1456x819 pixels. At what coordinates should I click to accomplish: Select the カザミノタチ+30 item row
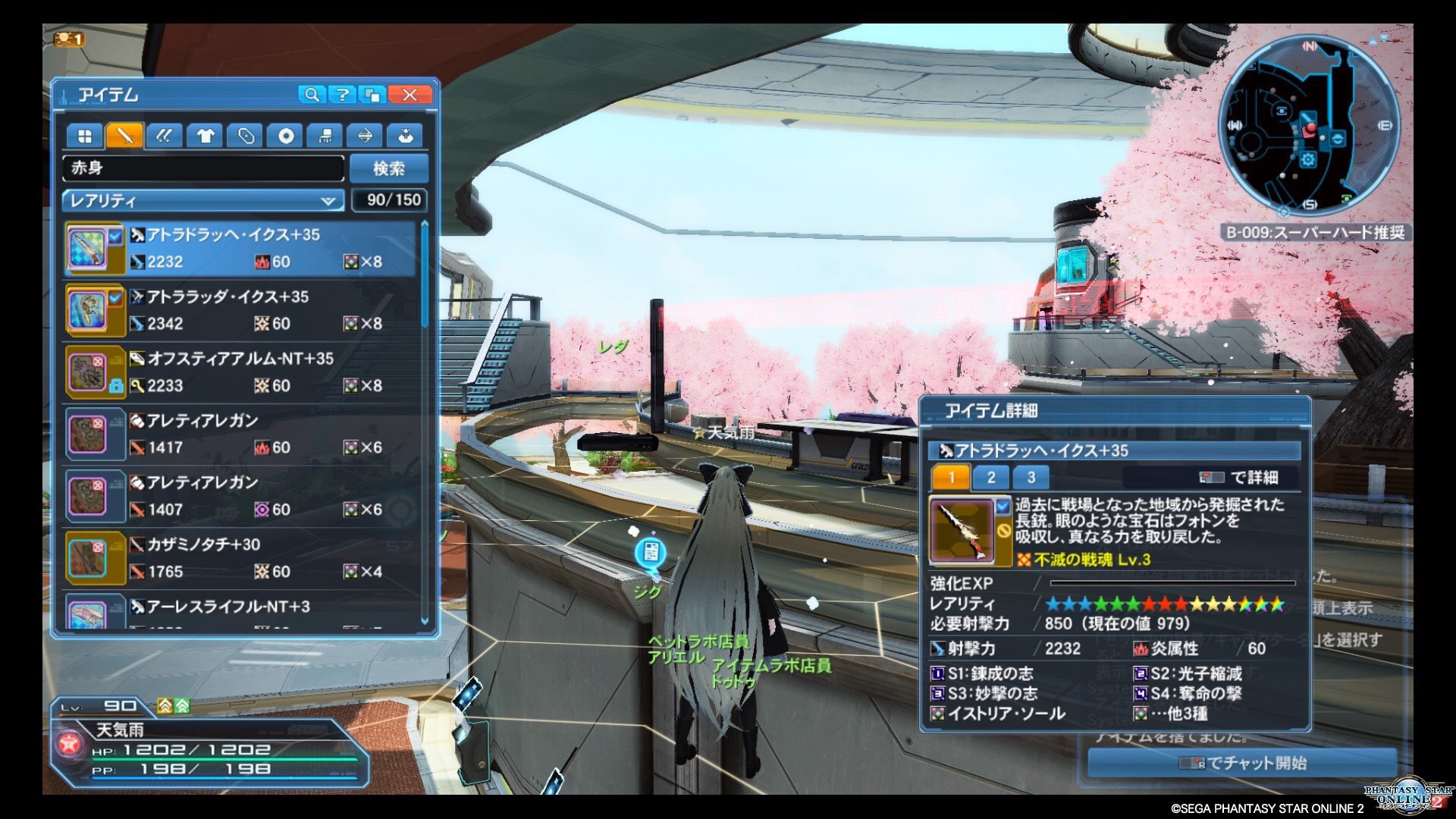pos(241,558)
